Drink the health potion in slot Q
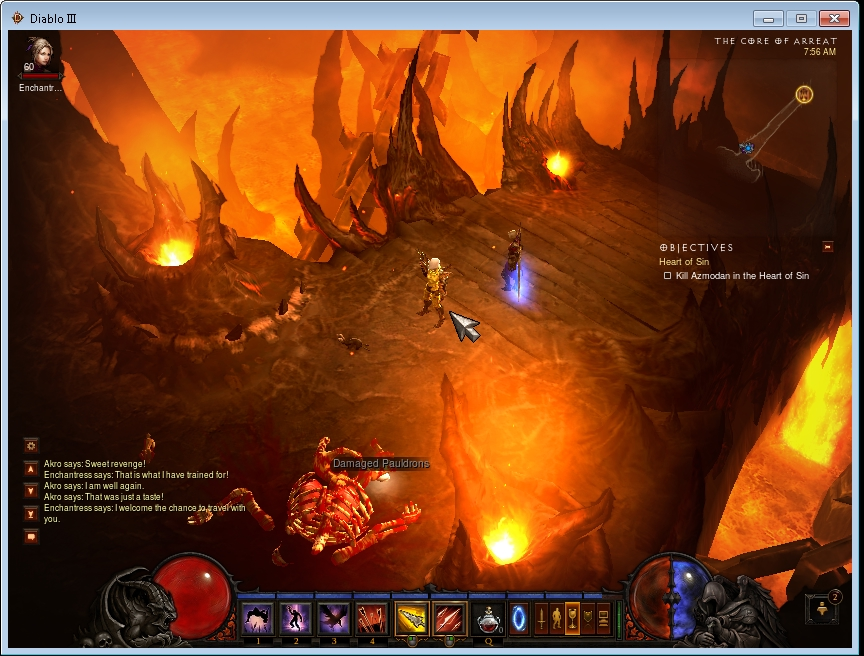Viewport: 864px width, 656px height. click(489, 619)
